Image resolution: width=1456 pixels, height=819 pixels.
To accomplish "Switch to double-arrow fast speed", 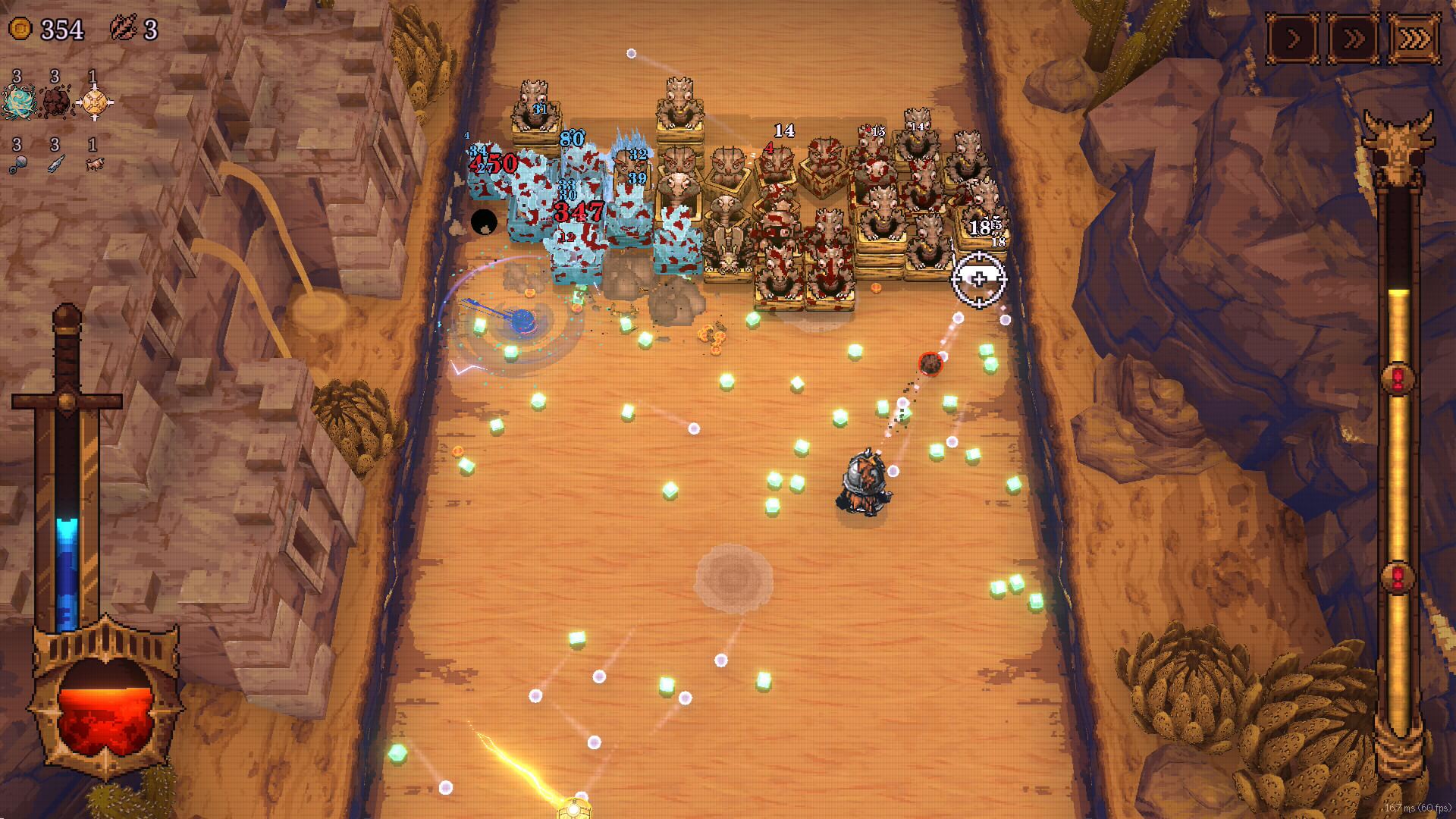I will tap(1354, 39).
